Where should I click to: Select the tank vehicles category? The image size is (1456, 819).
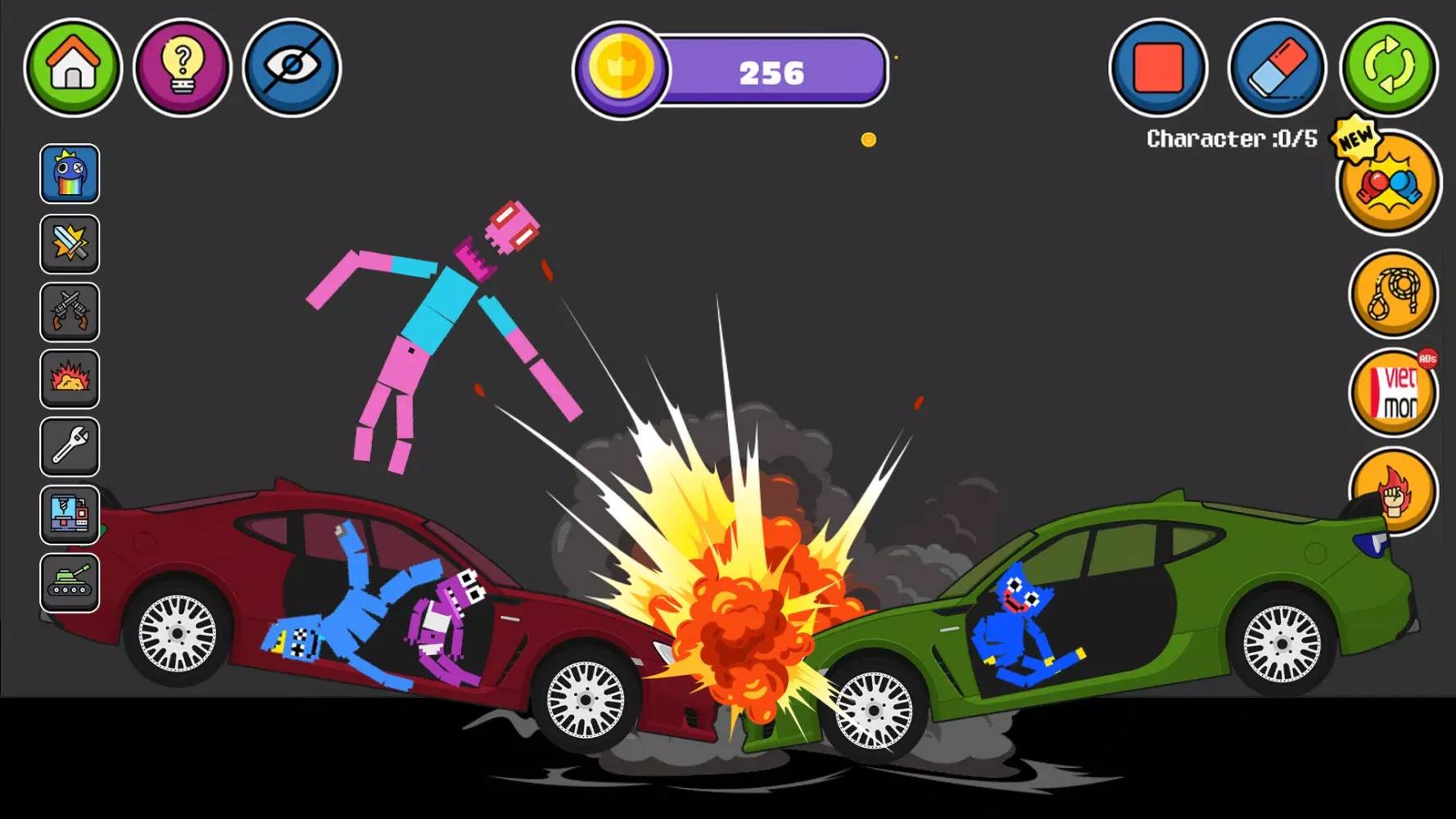tap(70, 582)
